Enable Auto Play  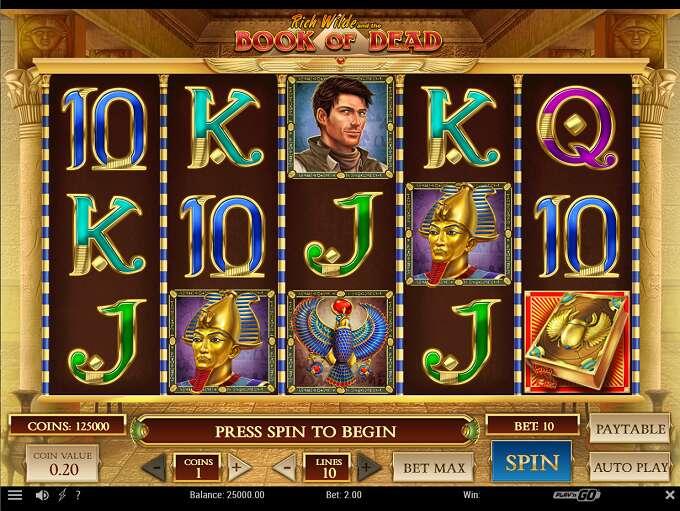point(630,466)
